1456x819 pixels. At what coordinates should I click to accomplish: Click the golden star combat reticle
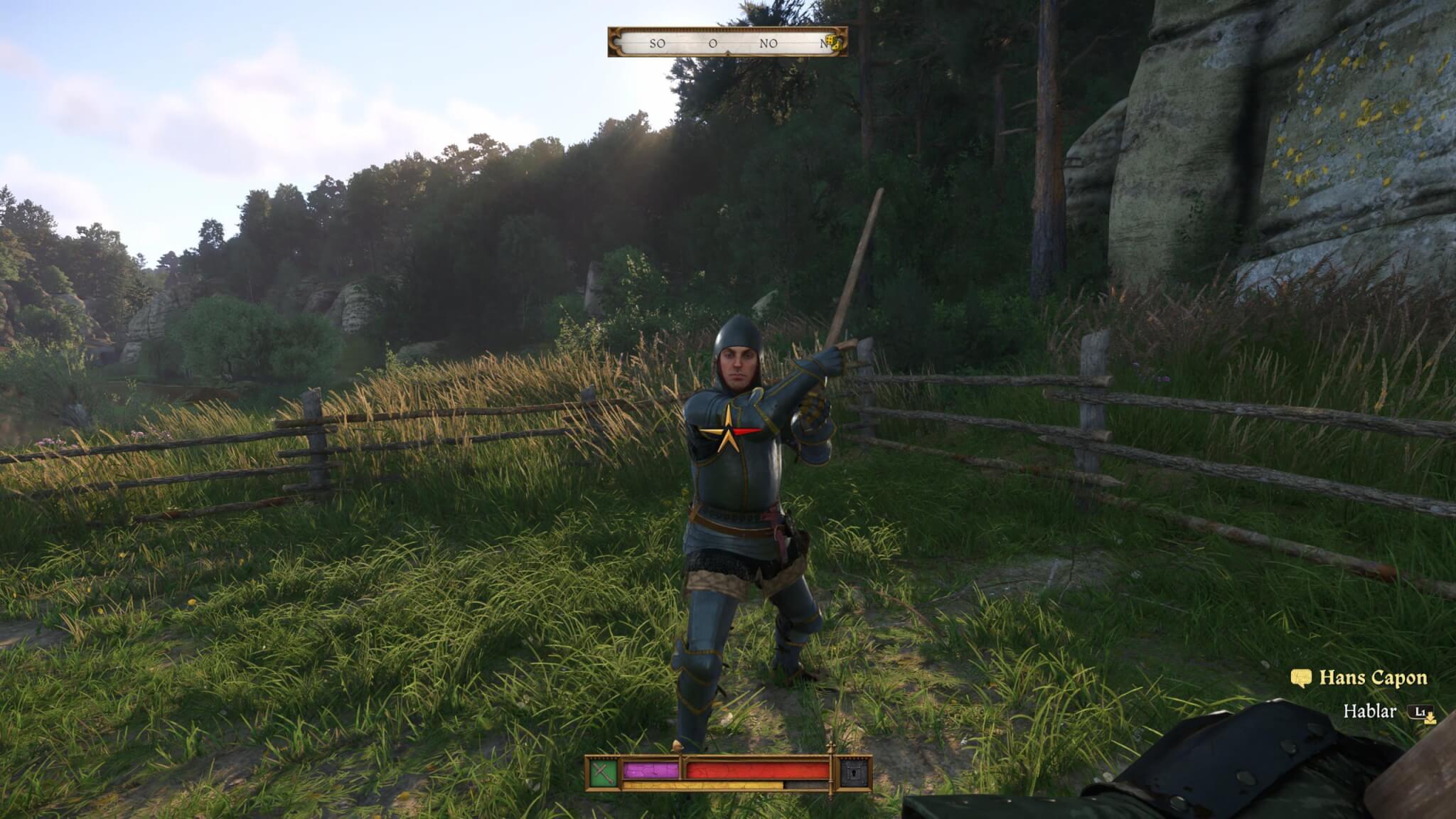pos(727,431)
